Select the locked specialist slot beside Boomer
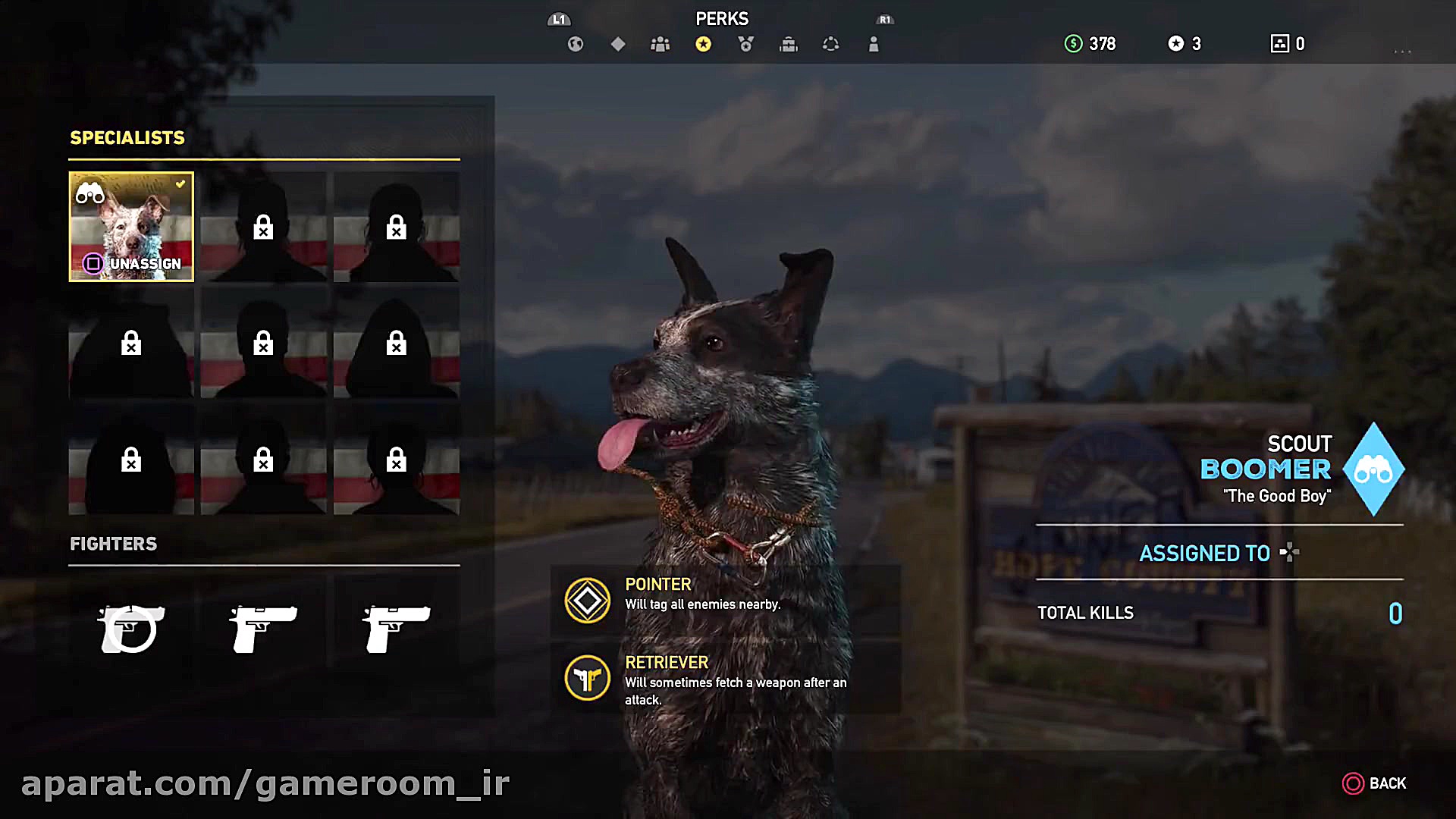The image size is (1456, 819). coord(263,227)
